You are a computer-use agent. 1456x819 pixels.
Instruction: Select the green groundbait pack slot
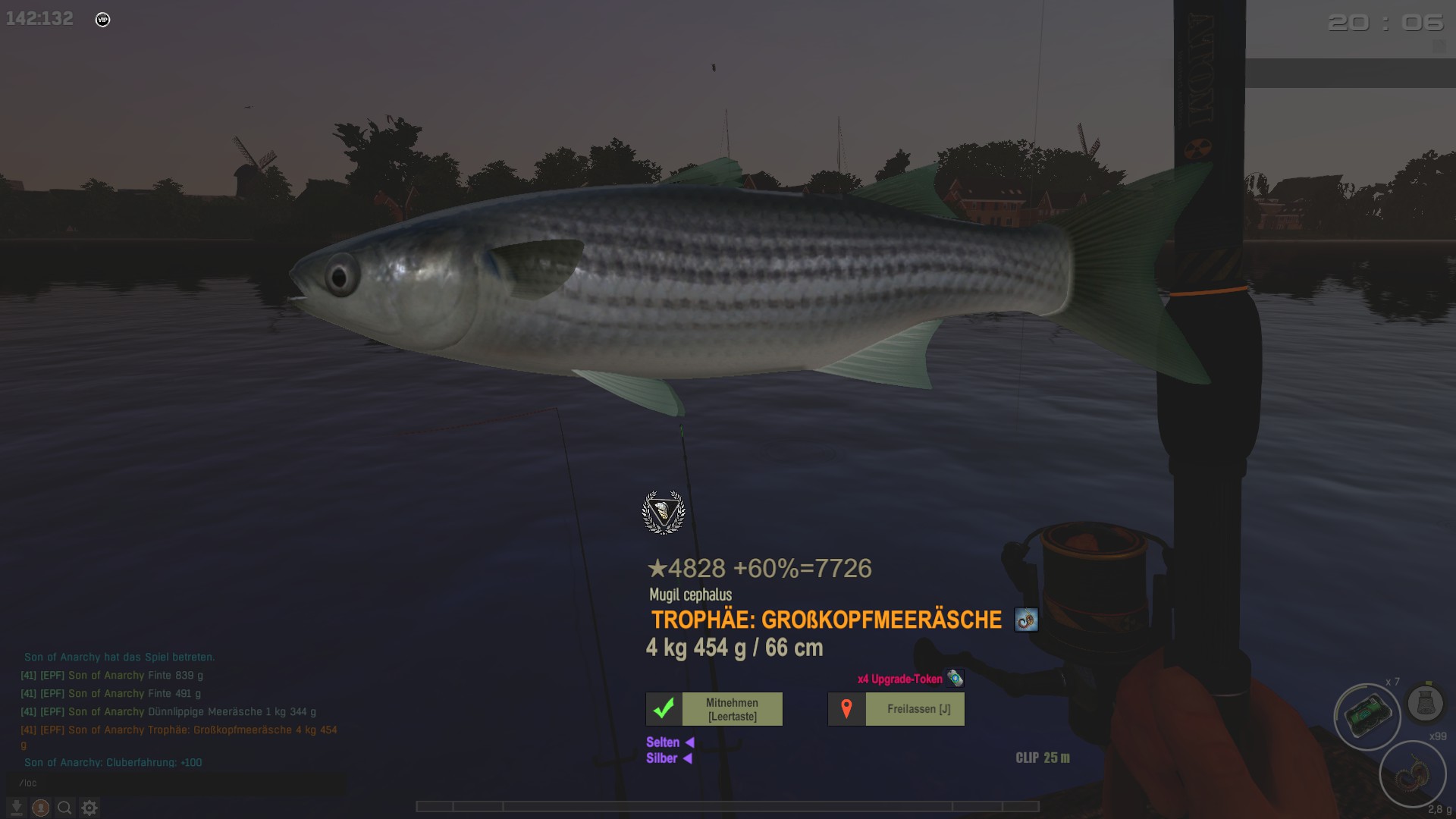1367,716
